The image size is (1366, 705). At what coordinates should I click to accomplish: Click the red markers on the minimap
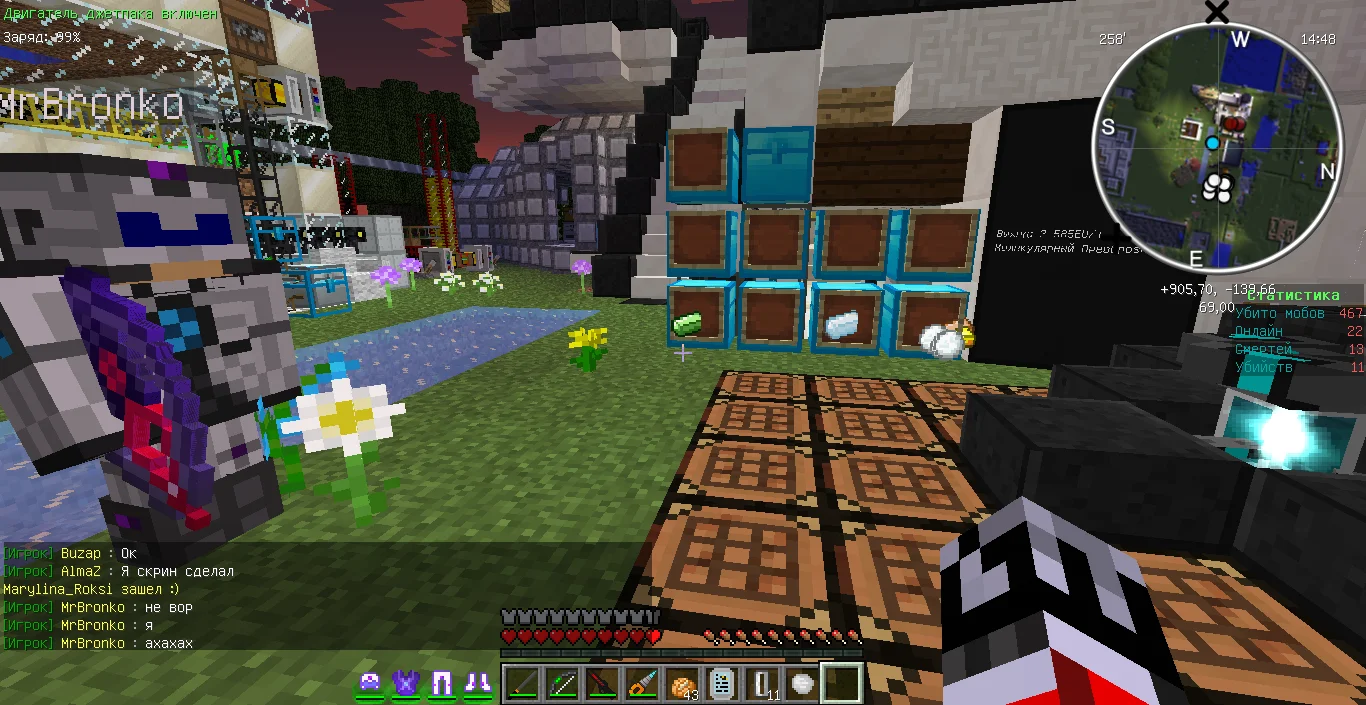[1237, 124]
